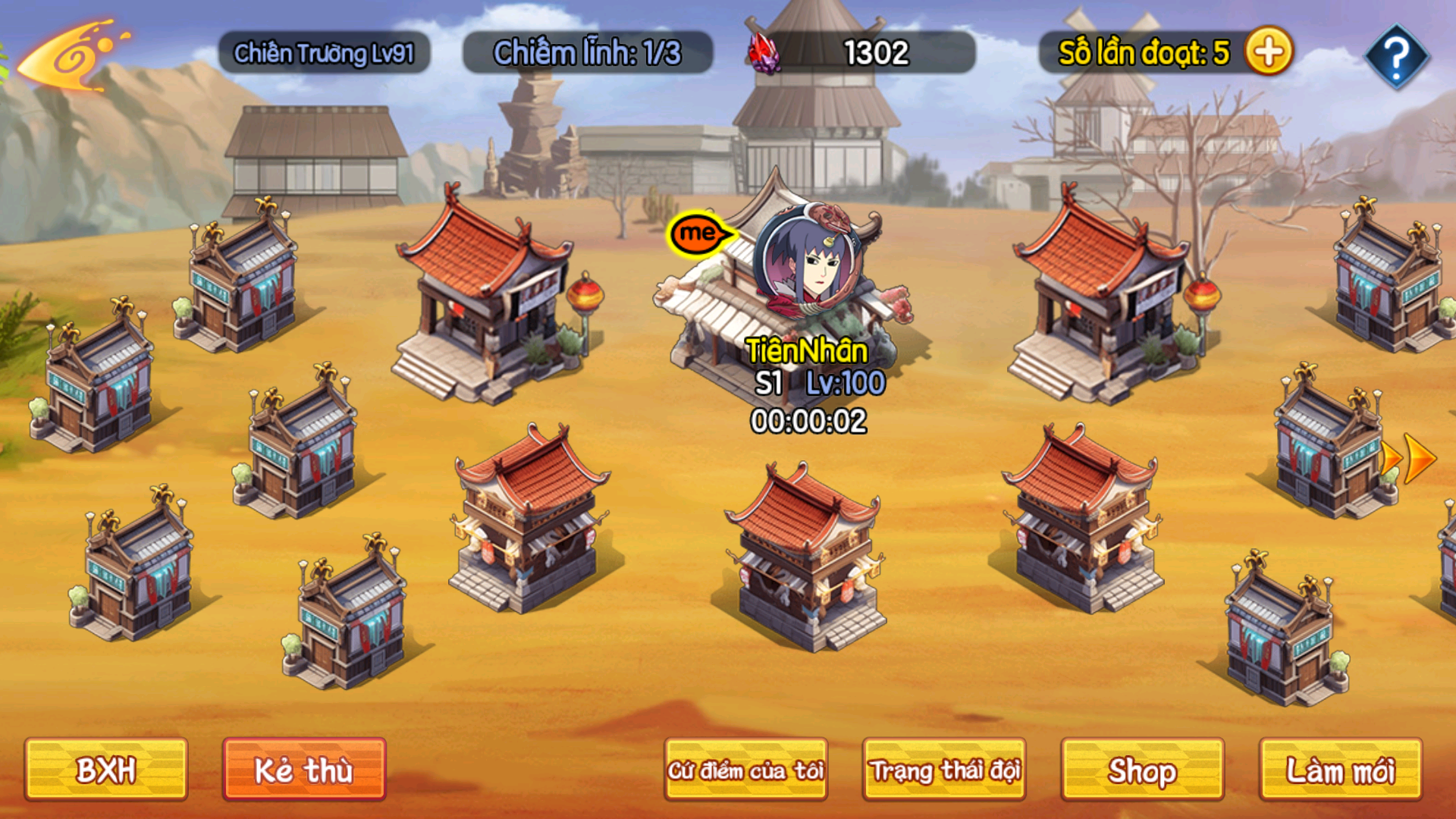
Task: Click Làm mới to refresh
Action: pos(1340,770)
